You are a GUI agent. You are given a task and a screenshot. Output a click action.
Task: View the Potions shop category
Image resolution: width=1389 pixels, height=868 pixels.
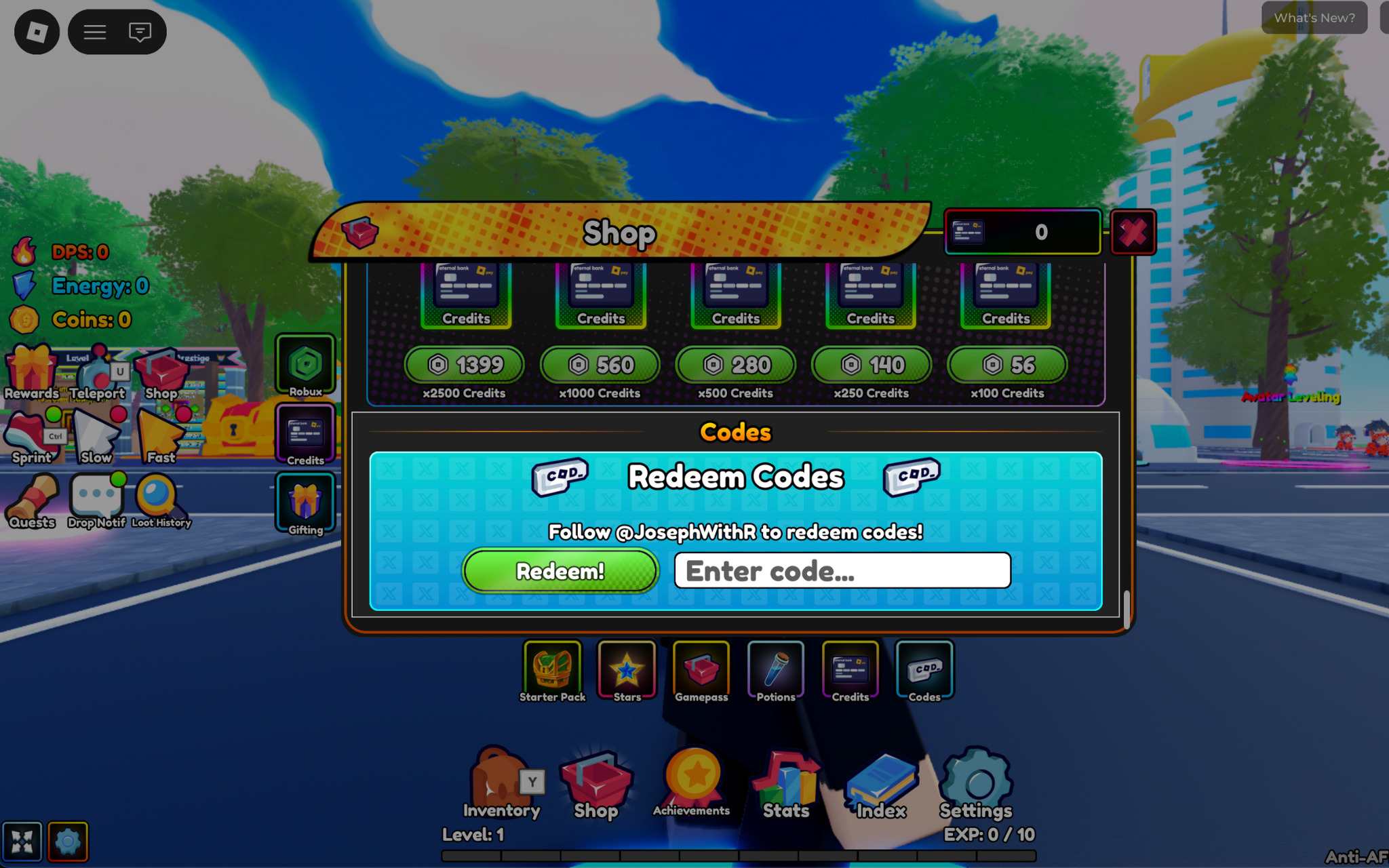775,669
